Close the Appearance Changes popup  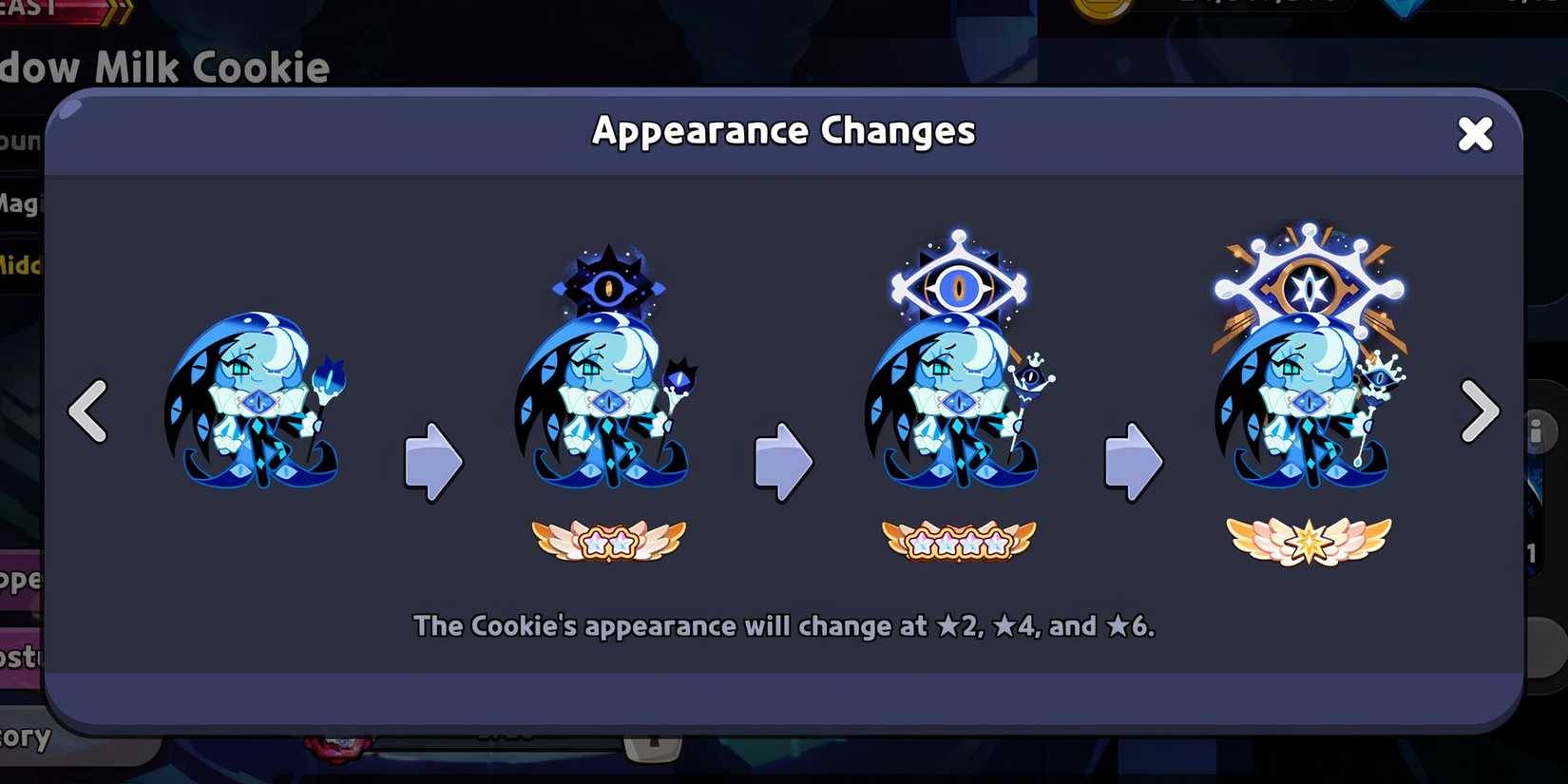pyautogui.click(x=1474, y=134)
